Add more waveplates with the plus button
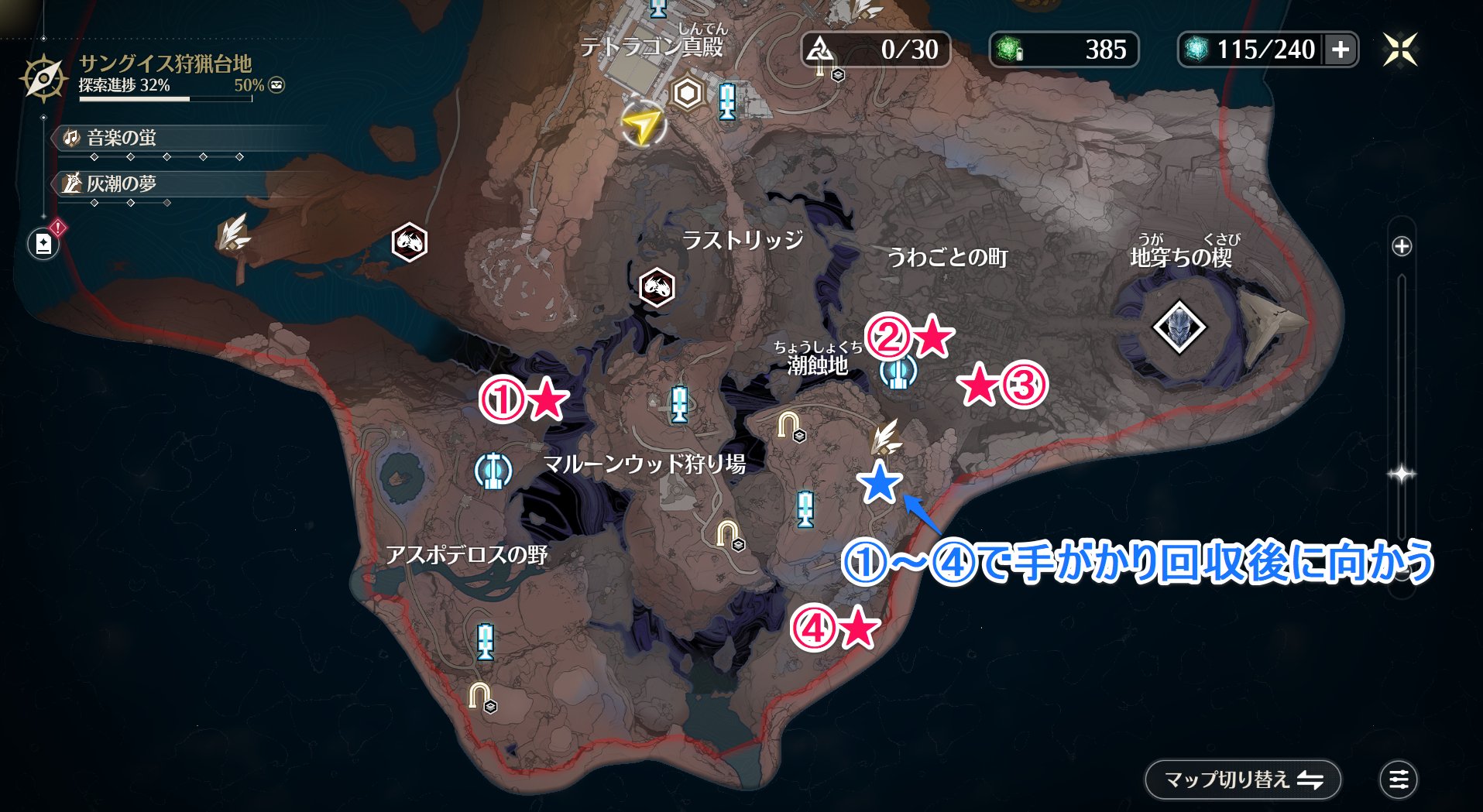Image resolution: width=1483 pixels, height=812 pixels. click(1341, 50)
